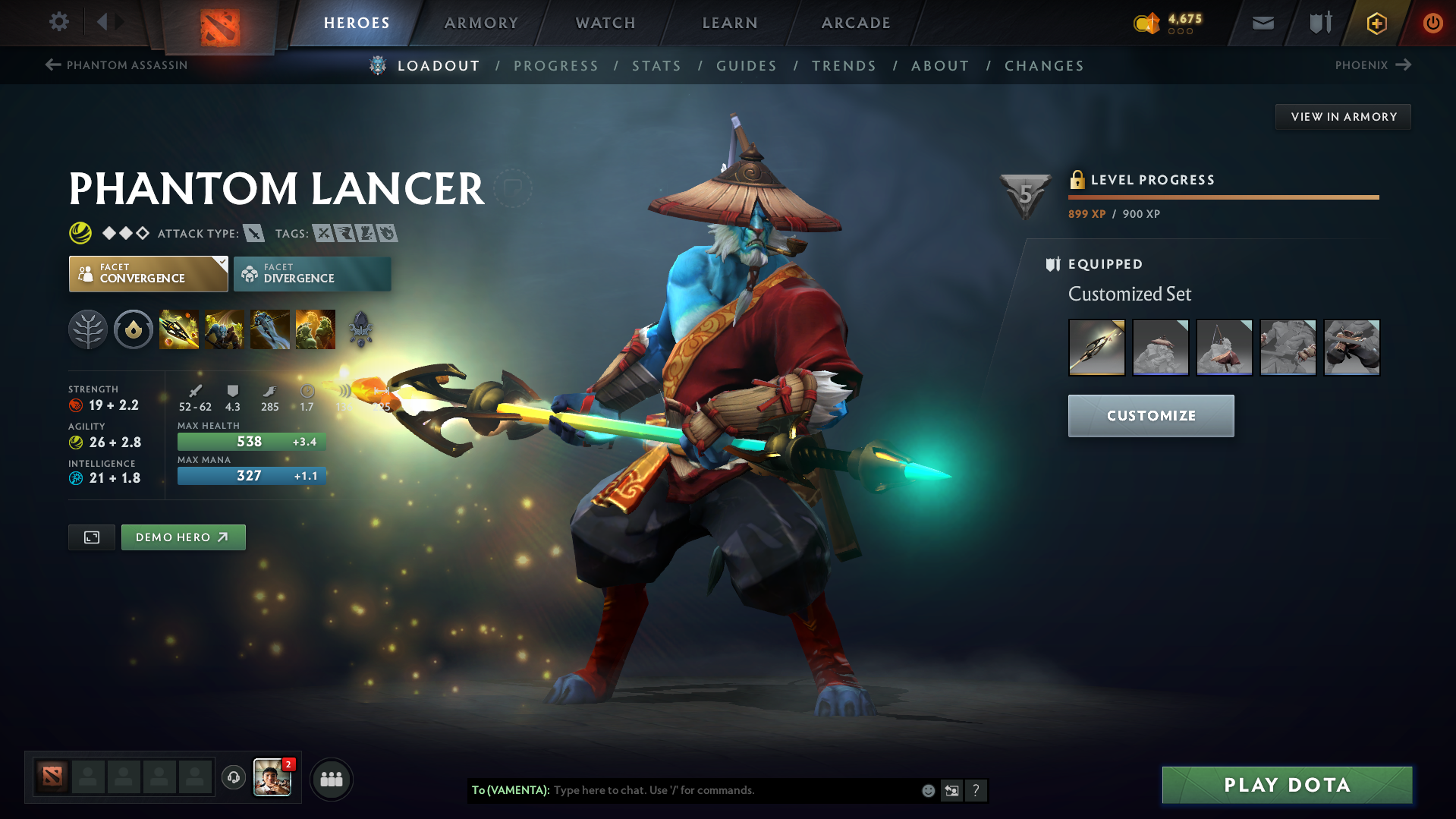Click the DEMO HERO button
This screenshot has height=819, width=1456.
pos(183,537)
